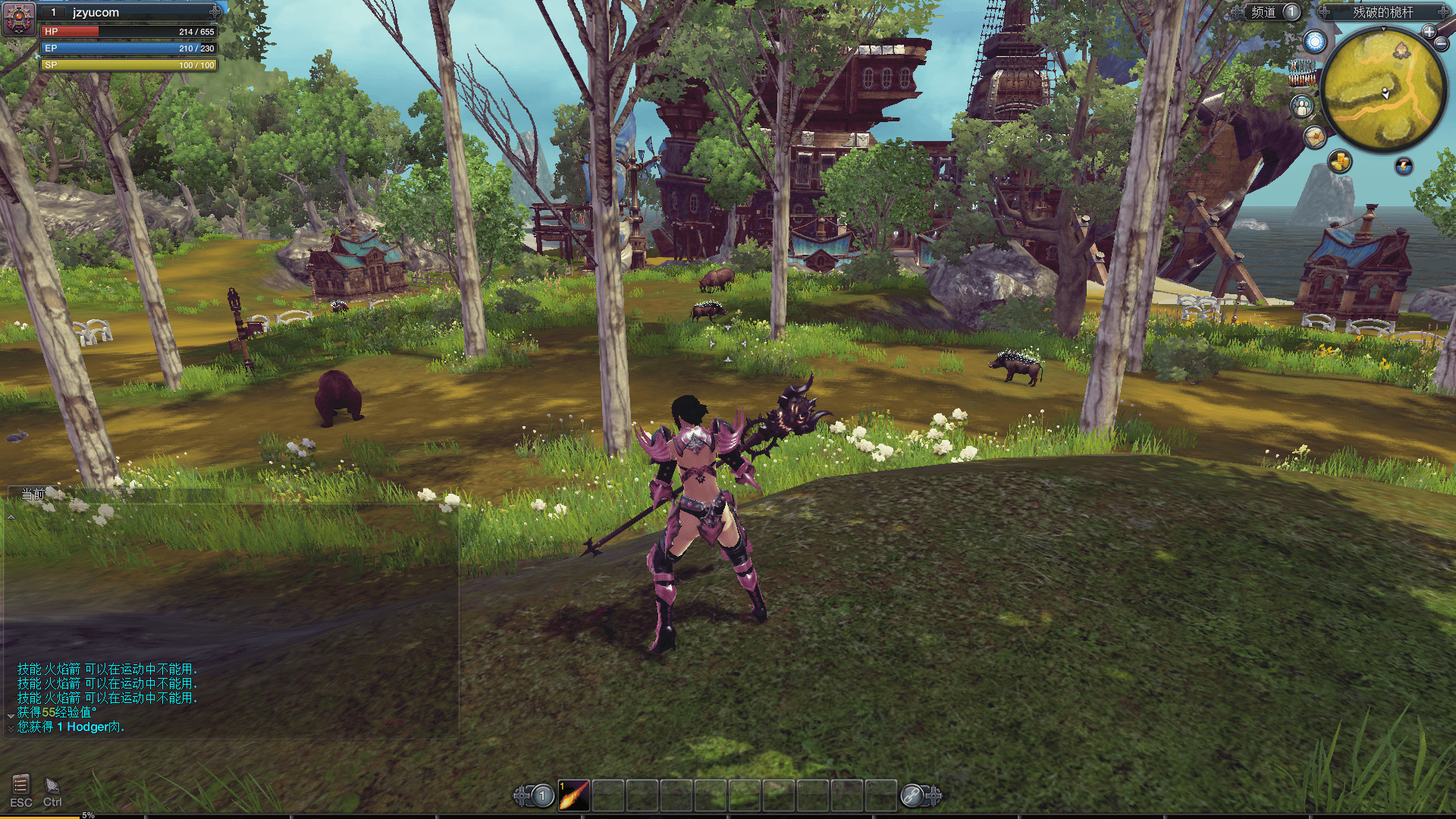
Task: Switch the hotbar page number button
Action: (542, 795)
